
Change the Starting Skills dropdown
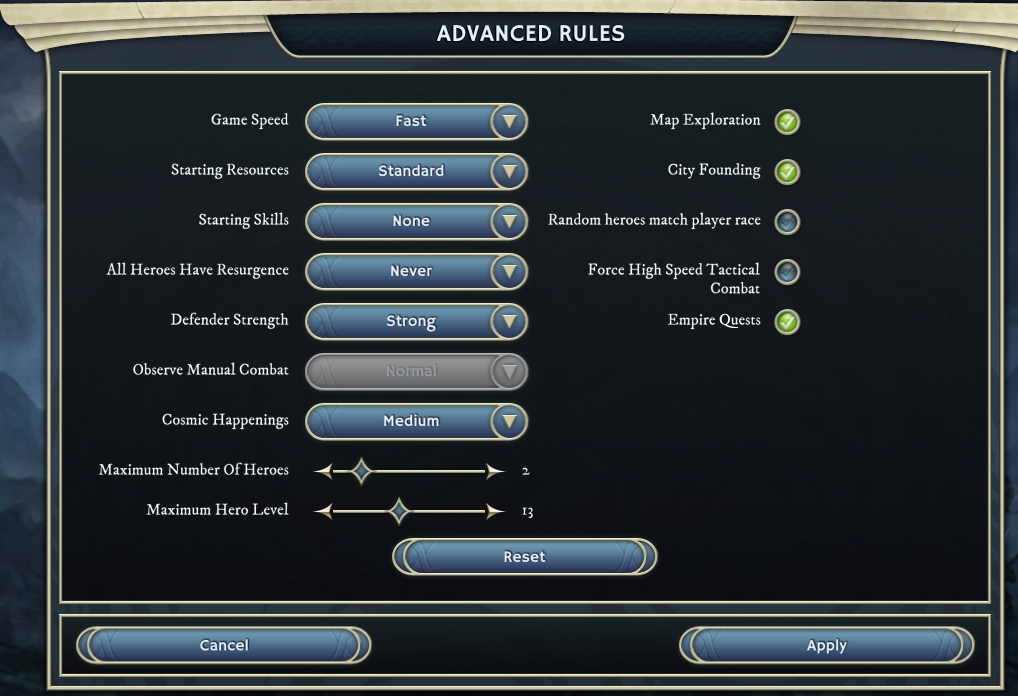click(x=415, y=221)
